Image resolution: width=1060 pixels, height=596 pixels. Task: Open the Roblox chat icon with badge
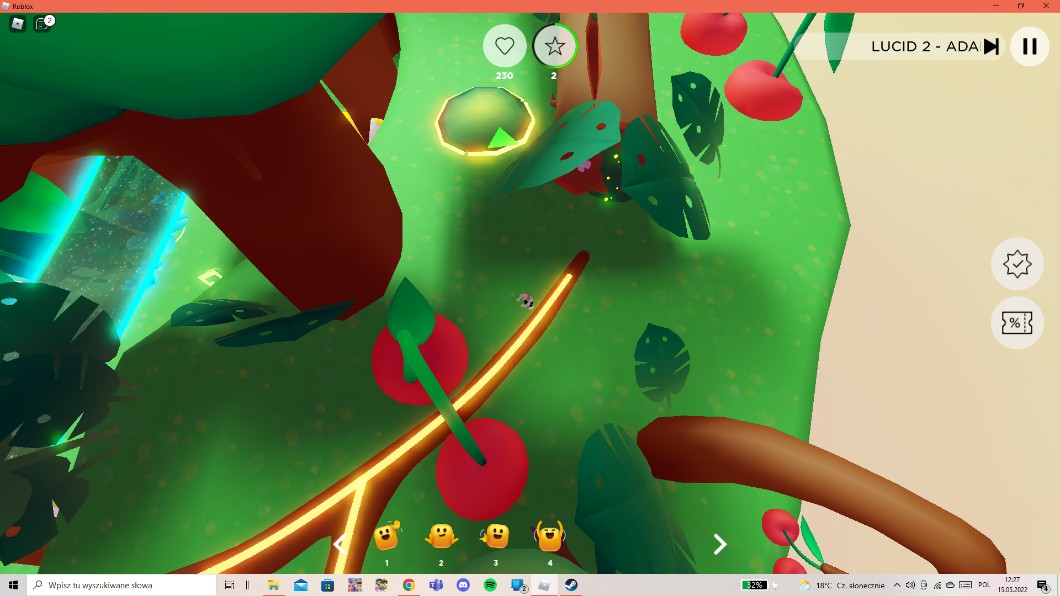[x=43, y=24]
